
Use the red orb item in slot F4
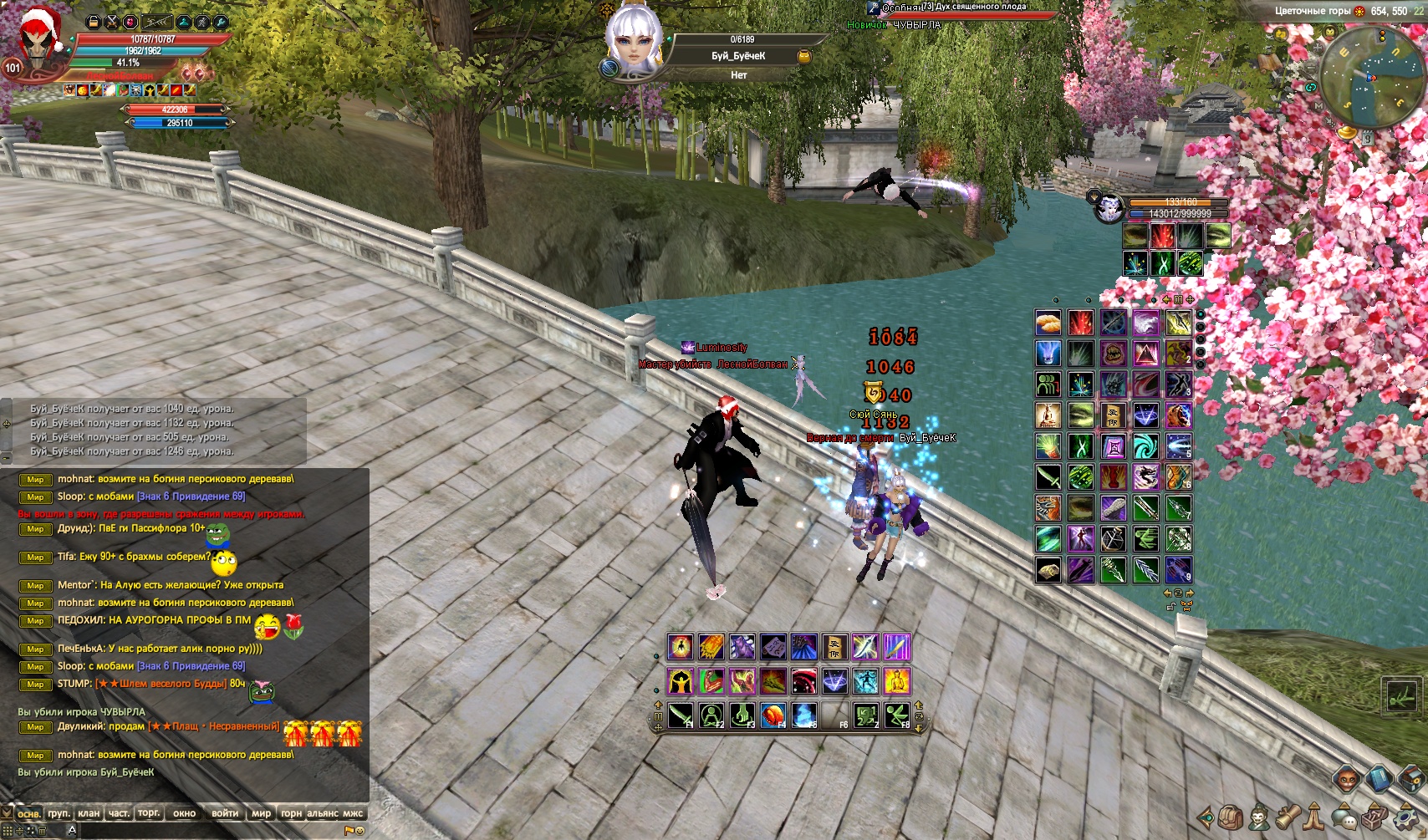(773, 715)
